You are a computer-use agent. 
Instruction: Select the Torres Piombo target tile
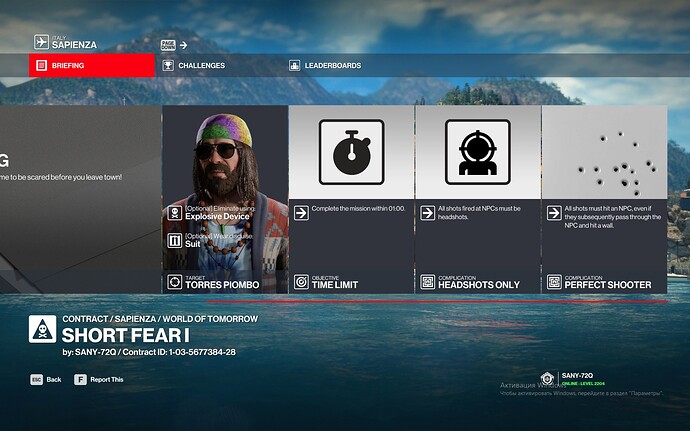225,200
